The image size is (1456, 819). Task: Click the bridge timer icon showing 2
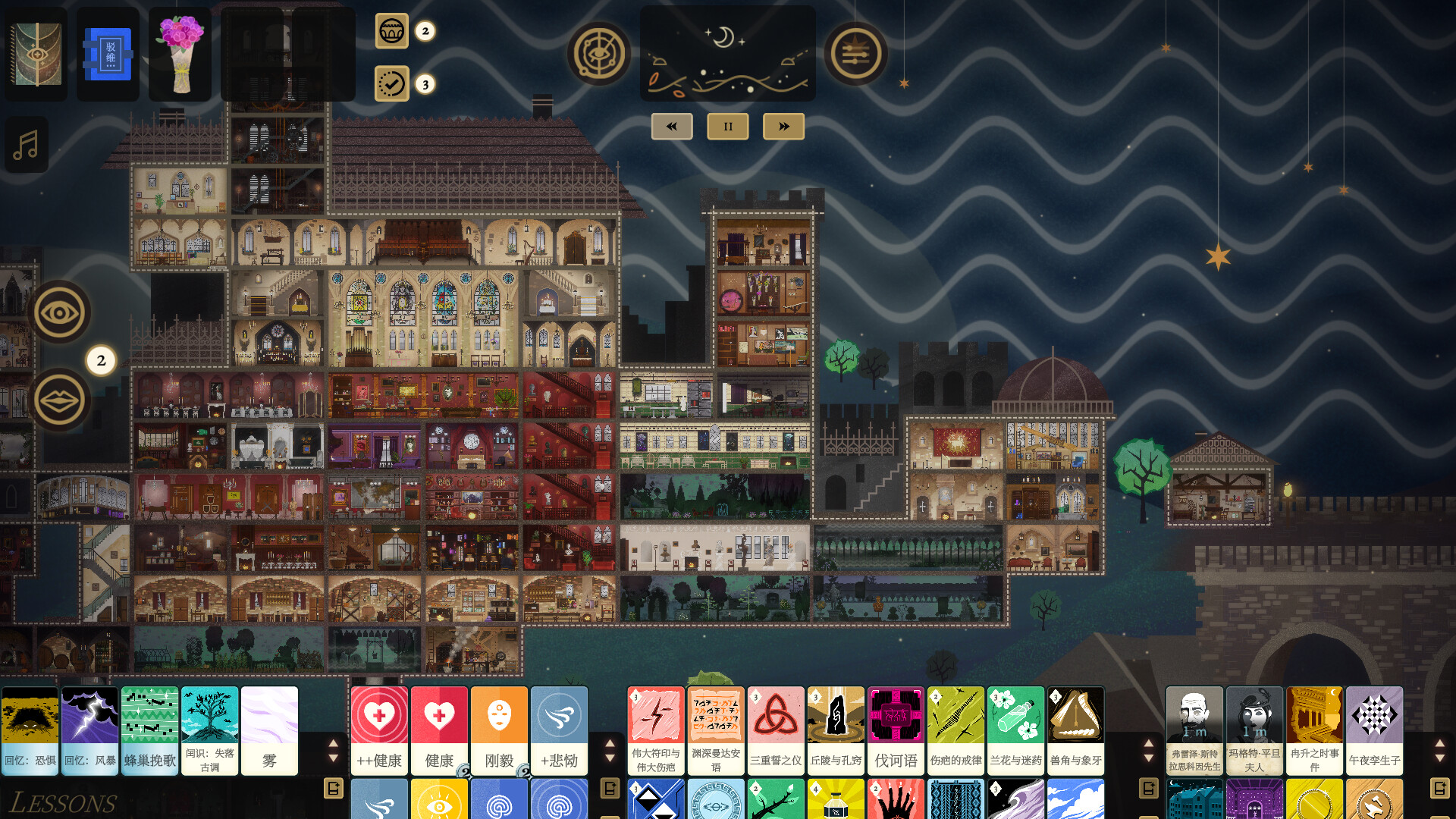(x=392, y=33)
